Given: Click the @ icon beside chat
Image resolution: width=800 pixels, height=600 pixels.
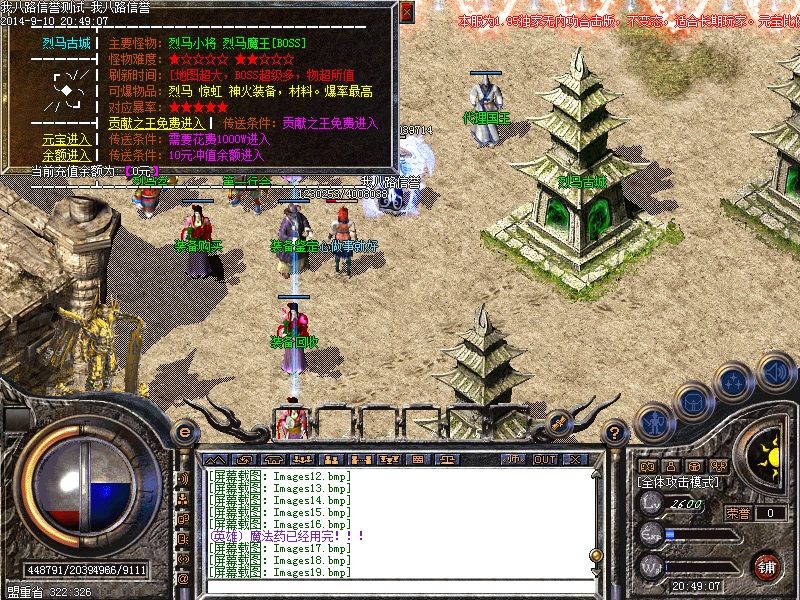Looking at the screenshot, I should (x=183, y=578).
